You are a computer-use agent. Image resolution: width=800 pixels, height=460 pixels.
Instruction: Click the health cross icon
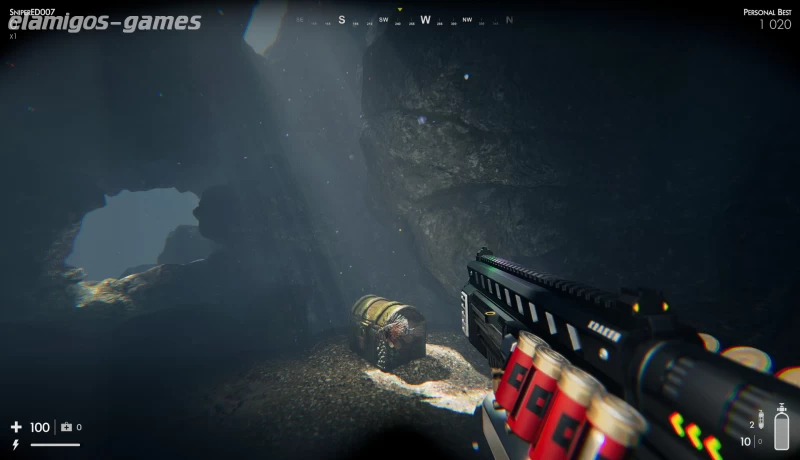(x=16, y=427)
